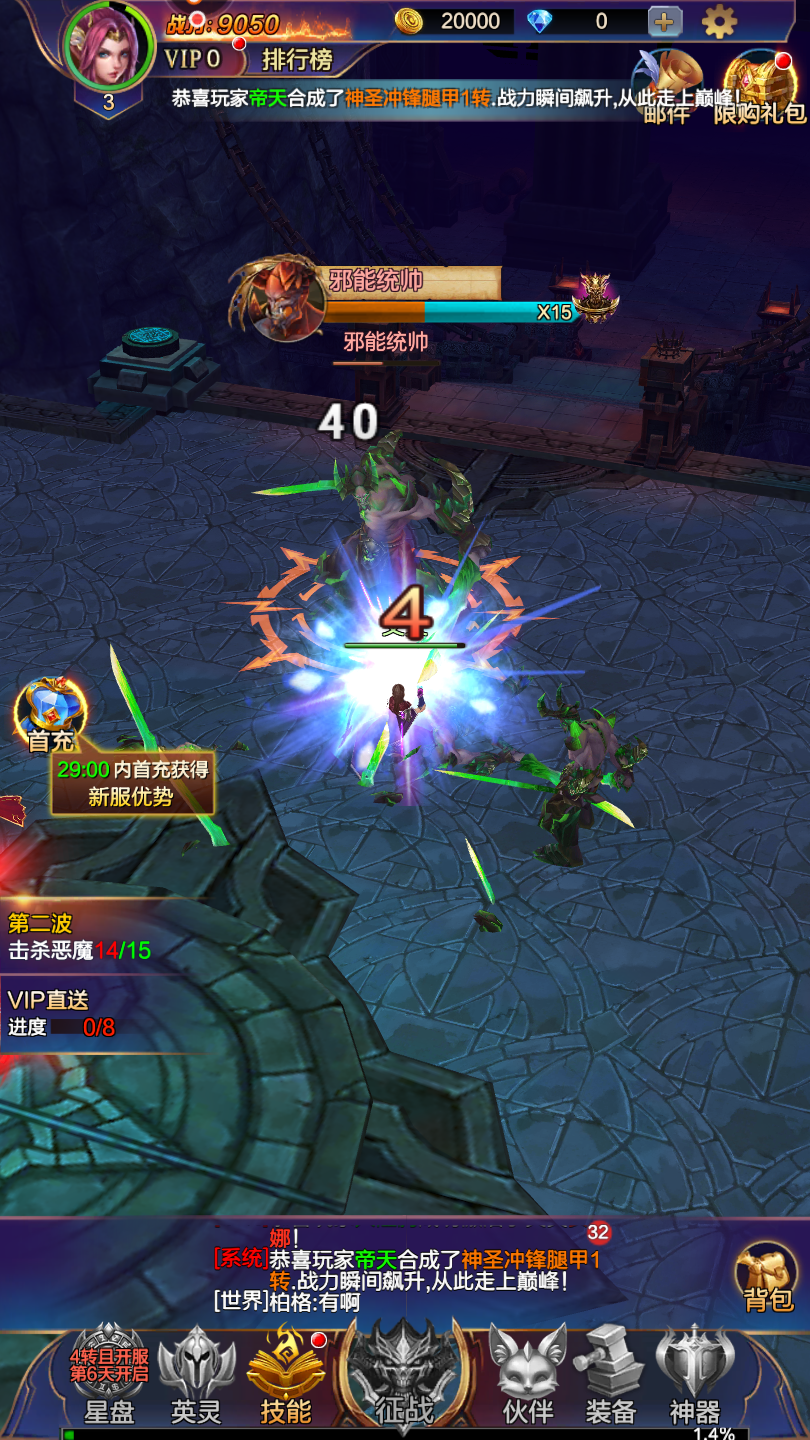The width and height of the screenshot is (810, 1440).
Task: Add diamonds with the plus button
Action: coord(665,21)
